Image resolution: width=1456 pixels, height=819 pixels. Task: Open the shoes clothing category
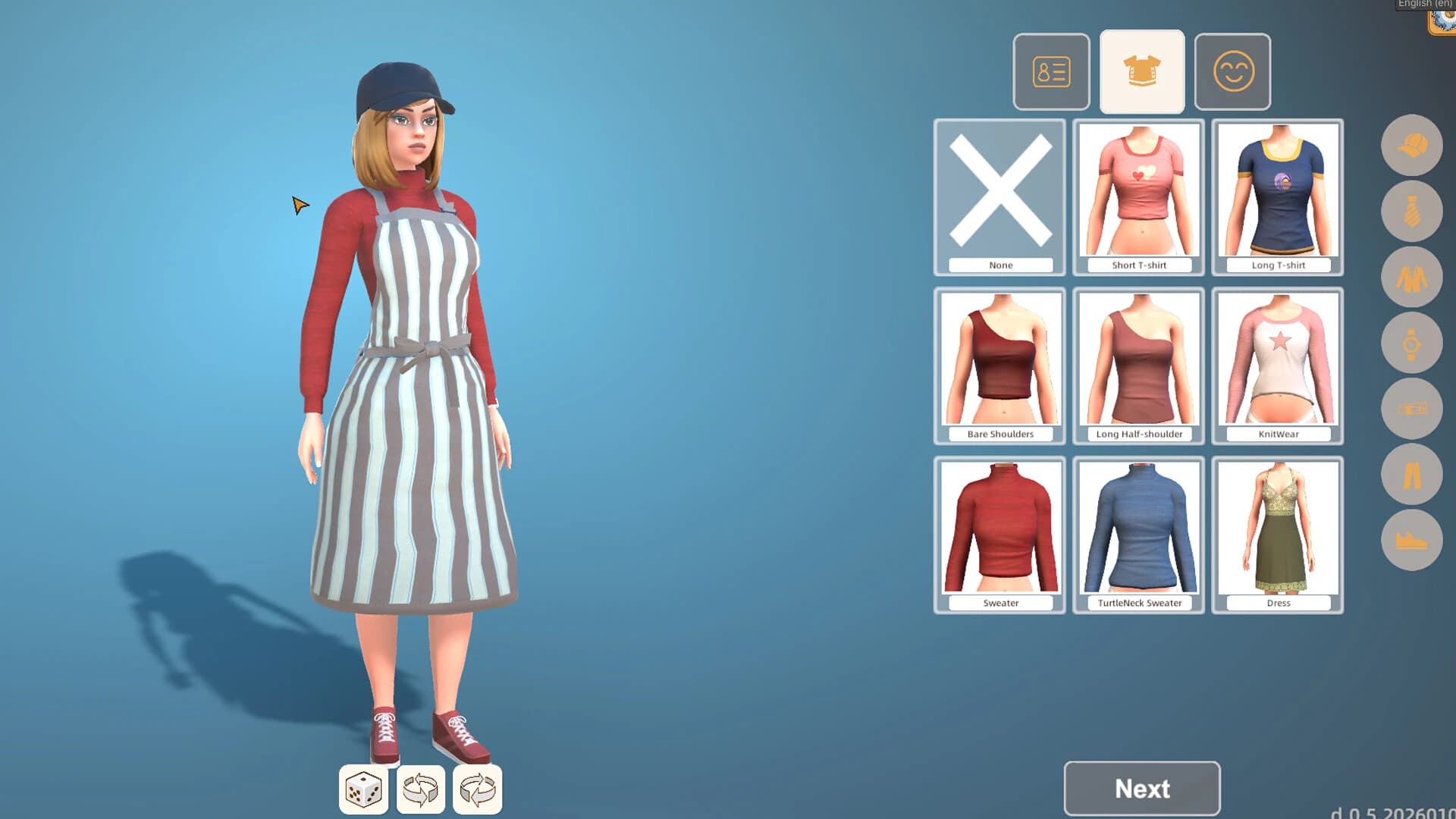coord(1412,538)
